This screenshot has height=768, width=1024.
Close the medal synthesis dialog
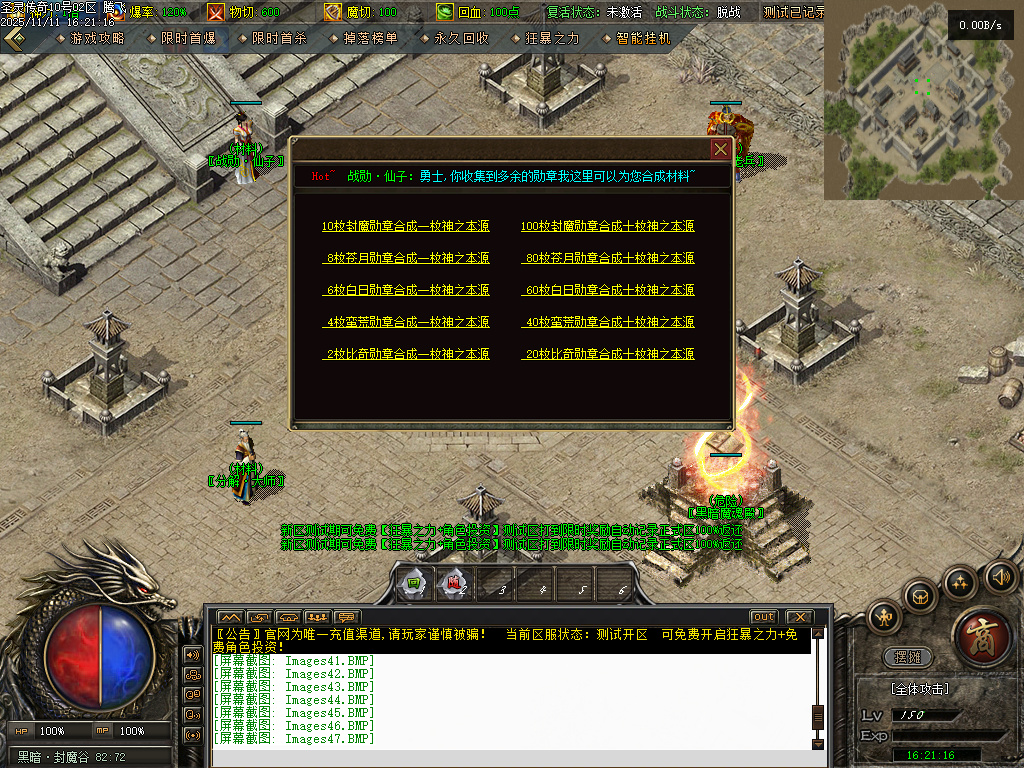pos(720,150)
